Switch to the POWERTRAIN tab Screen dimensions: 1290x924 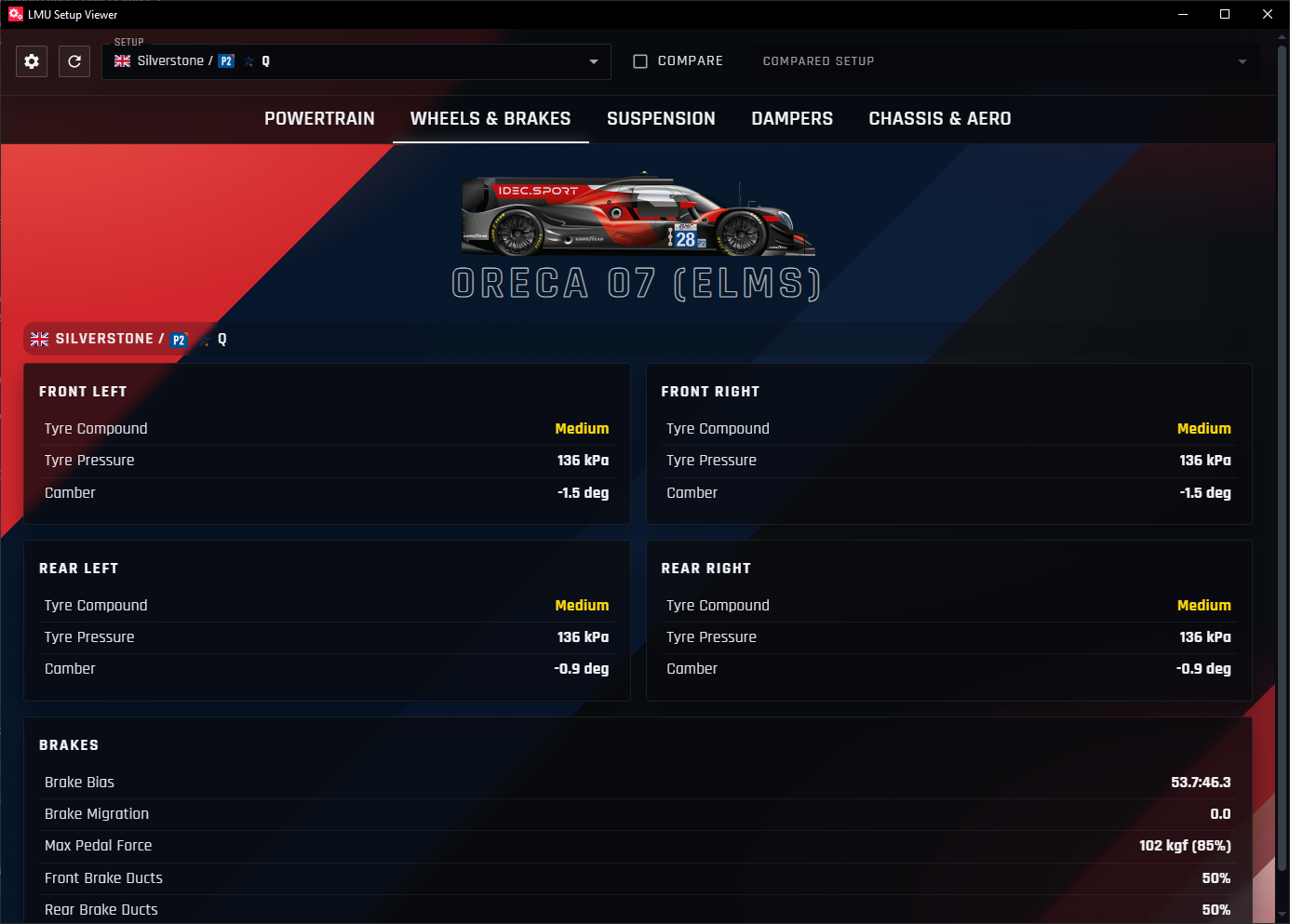coord(319,119)
